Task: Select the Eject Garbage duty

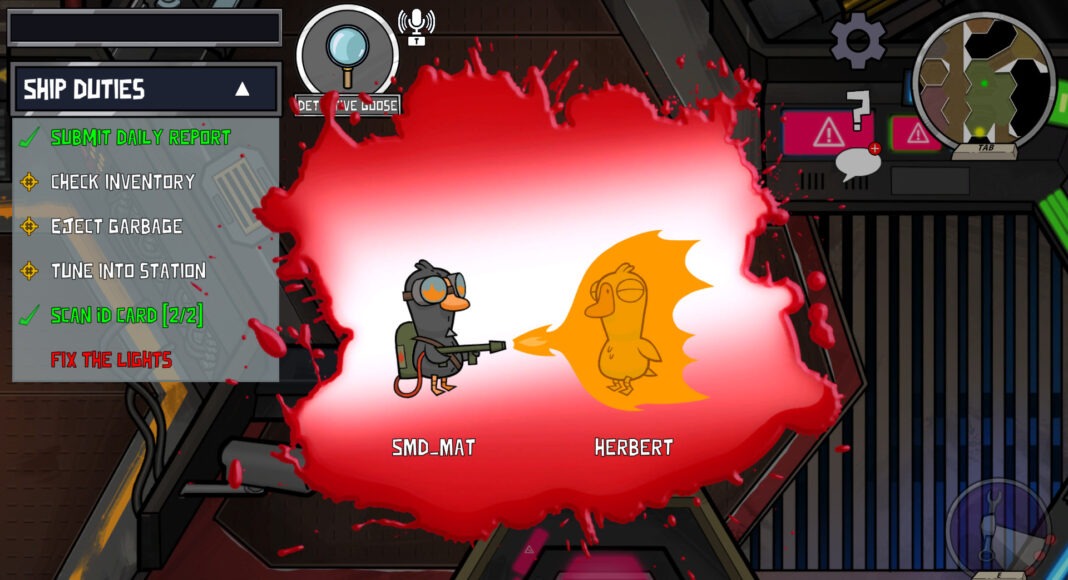Action: point(116,226)
